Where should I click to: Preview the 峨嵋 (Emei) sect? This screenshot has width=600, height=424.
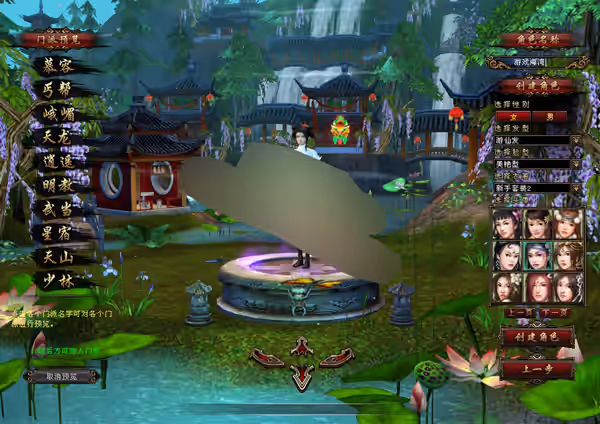(58, 115)
